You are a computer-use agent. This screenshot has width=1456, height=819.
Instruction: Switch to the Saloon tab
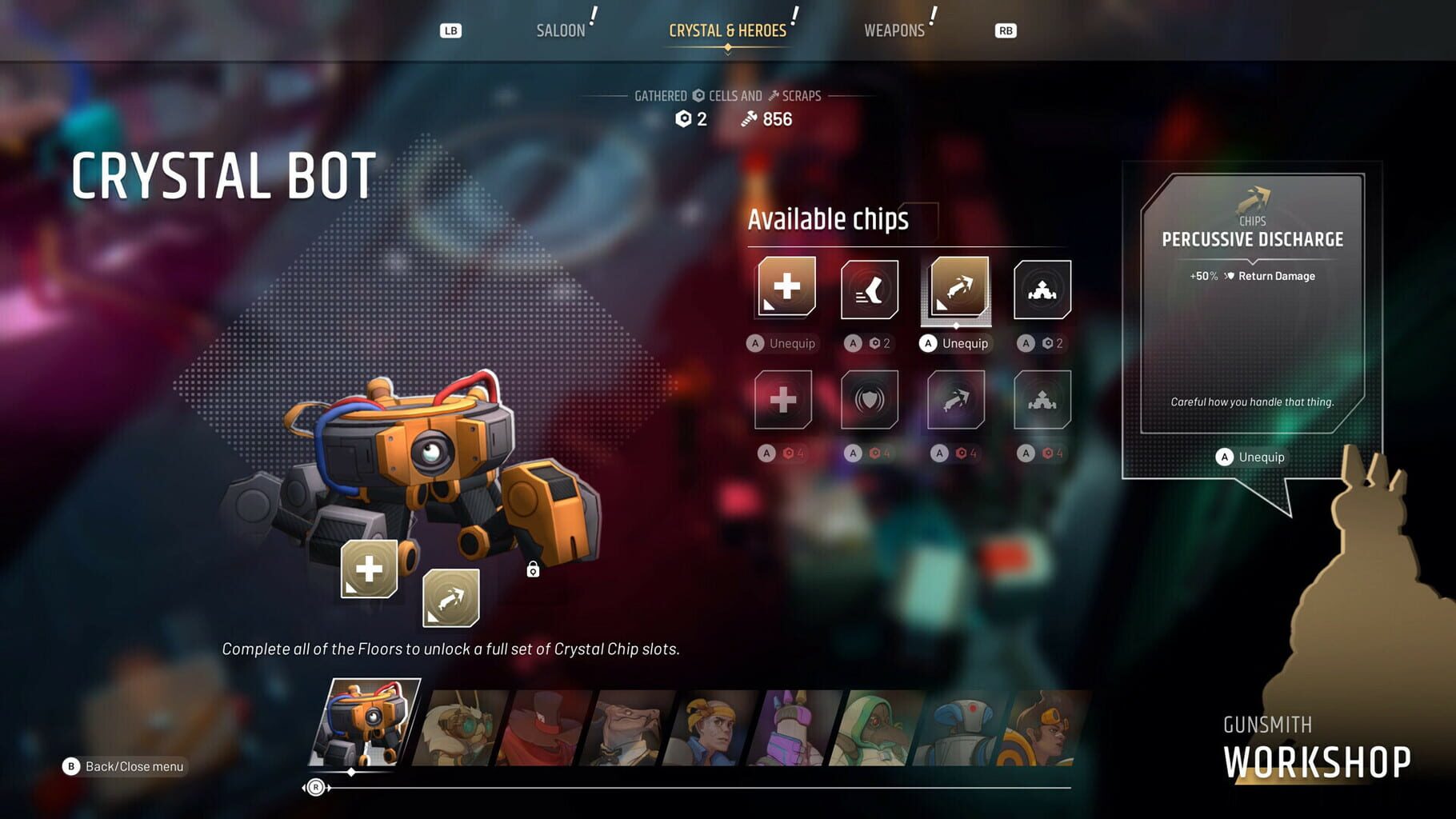[x=561, y=30]
